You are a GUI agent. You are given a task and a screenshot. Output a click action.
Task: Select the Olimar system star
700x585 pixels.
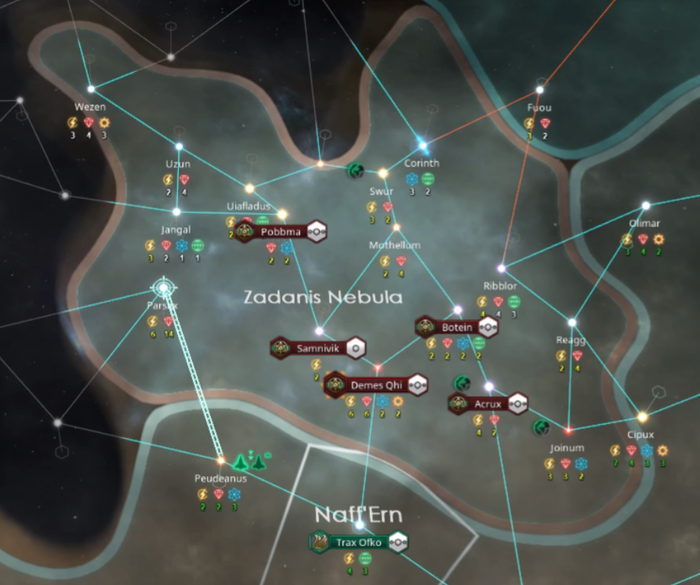[x=645, y=208]
